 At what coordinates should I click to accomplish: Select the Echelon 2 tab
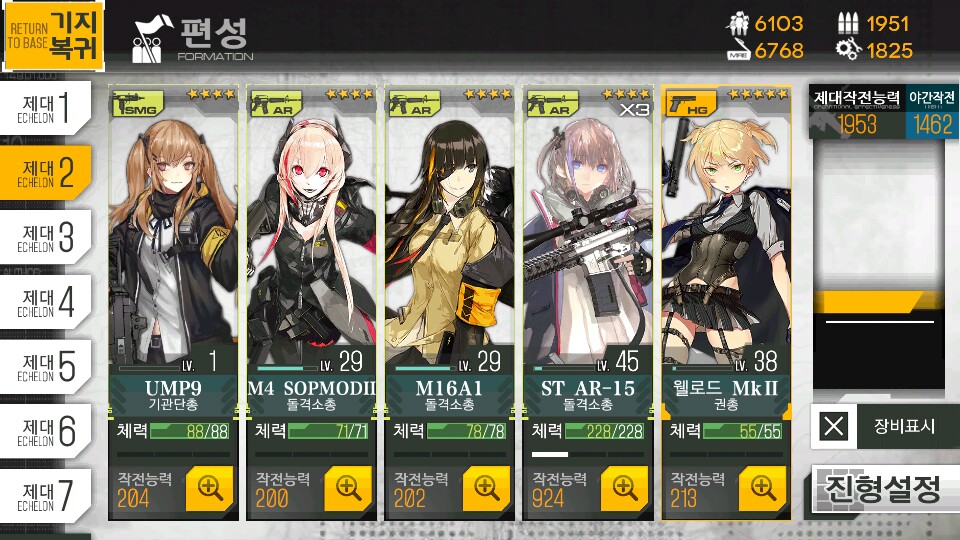50,172
